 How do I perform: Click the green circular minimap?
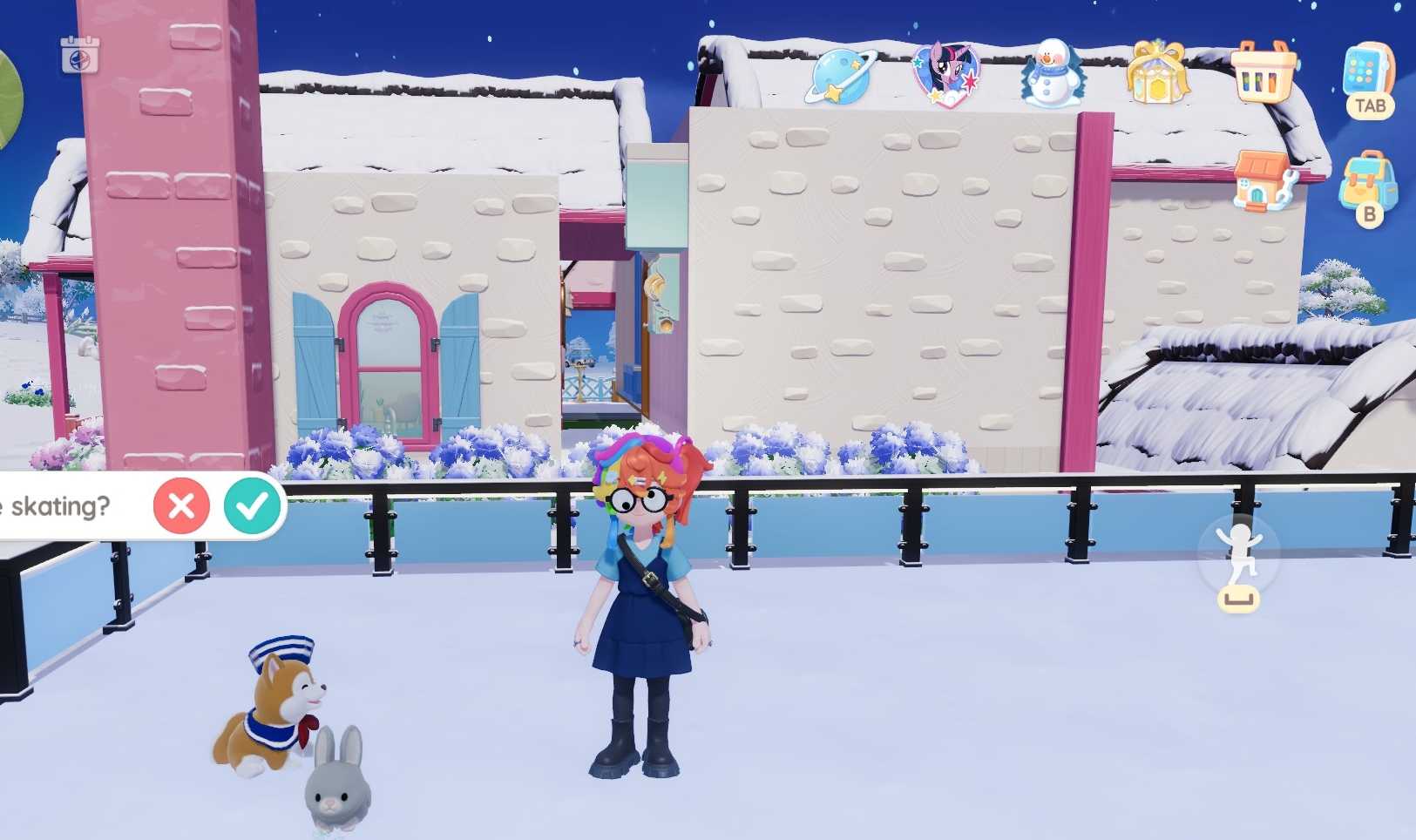click(9, 98)
